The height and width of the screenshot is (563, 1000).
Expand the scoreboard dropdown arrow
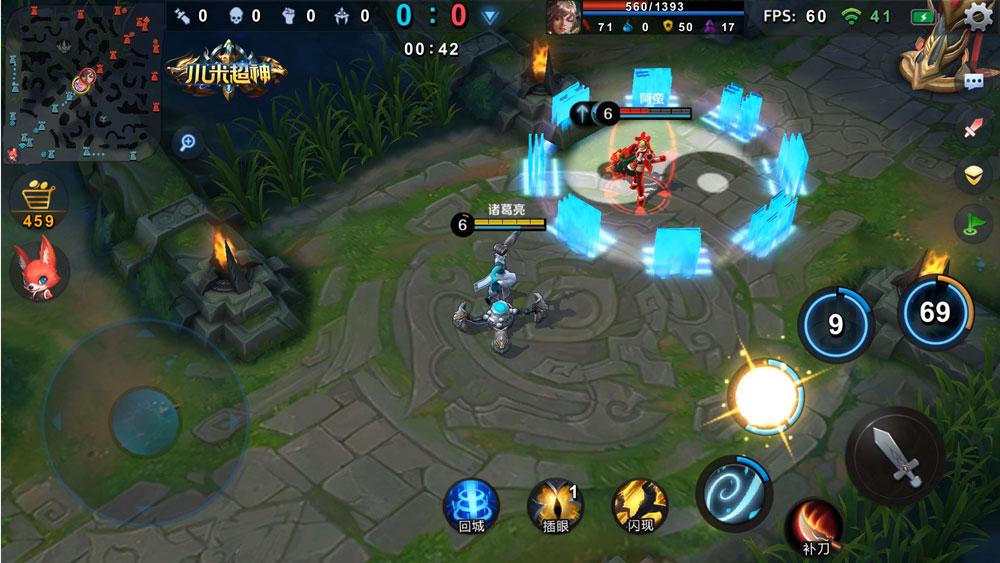489,16
